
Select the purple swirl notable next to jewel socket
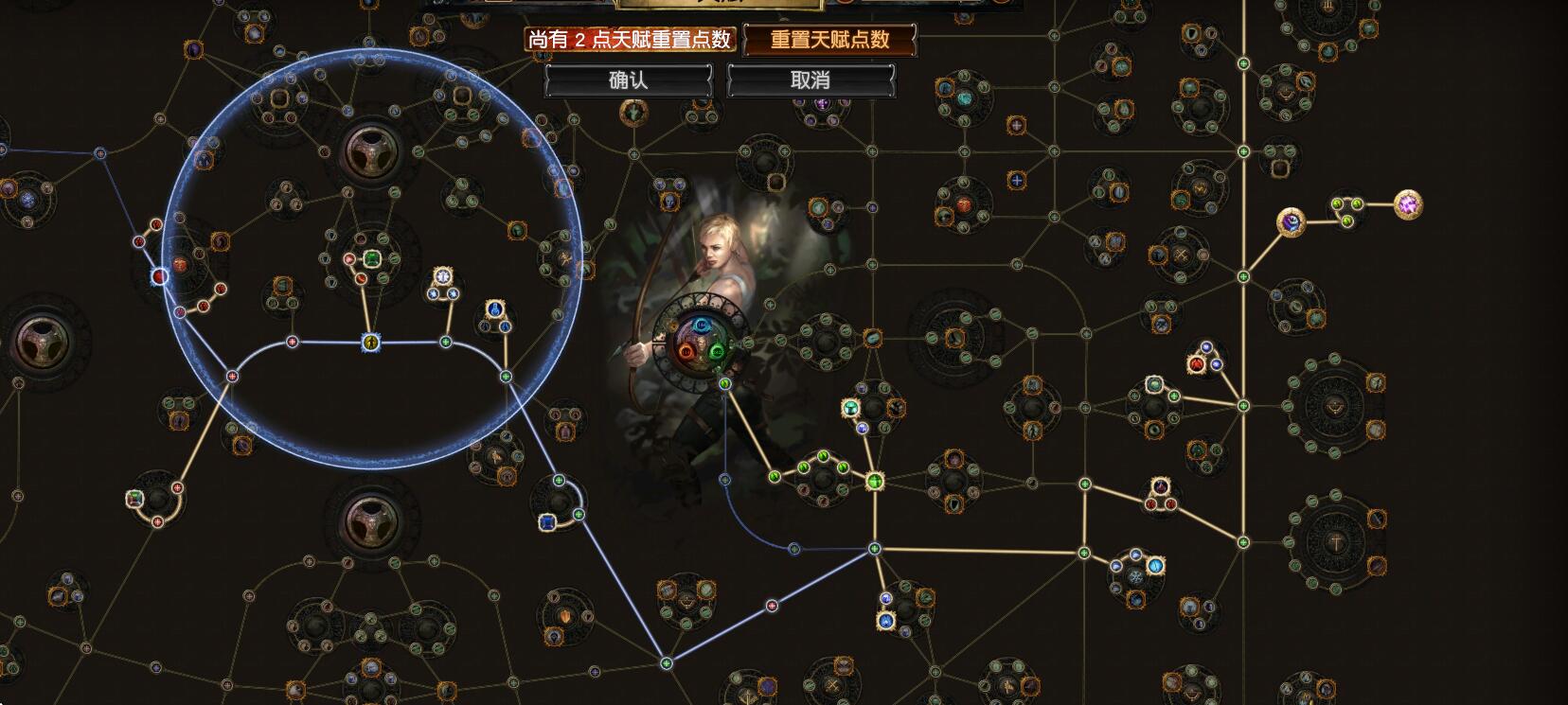[x=1292, y=224]
